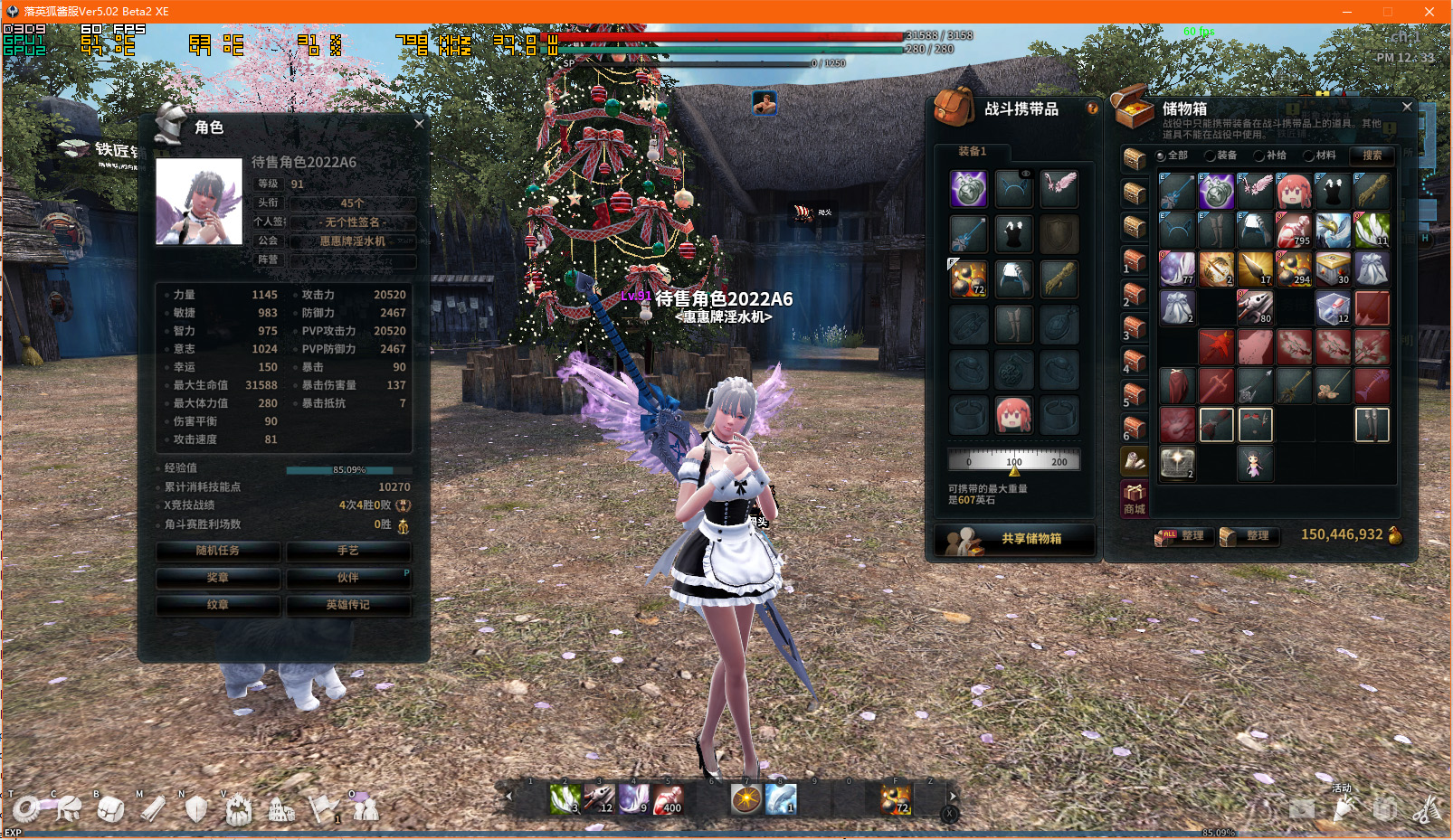Screen dimensions: 1453x840
Task: Close the game window
Action: [1429, 12]
